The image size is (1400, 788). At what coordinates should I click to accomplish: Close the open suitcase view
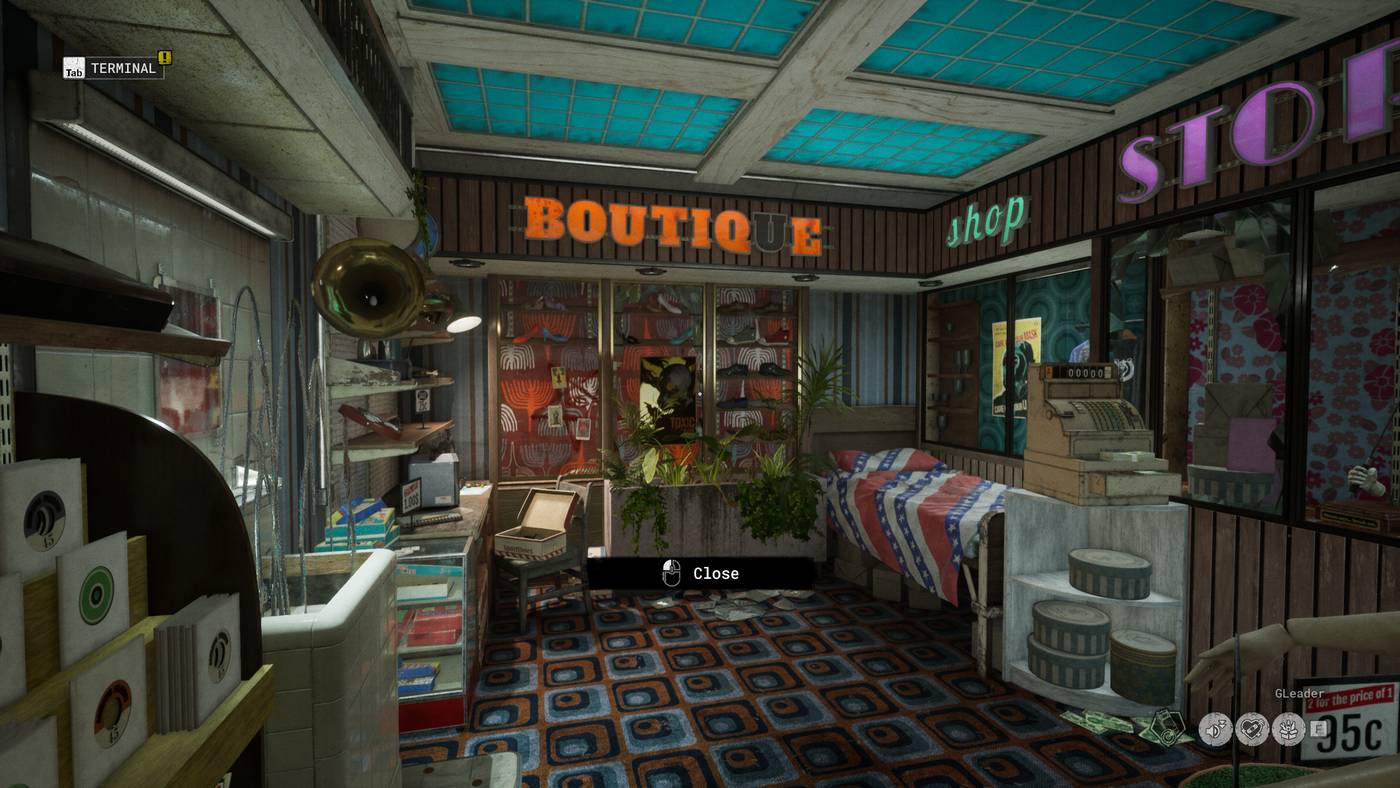click(700, 573)
